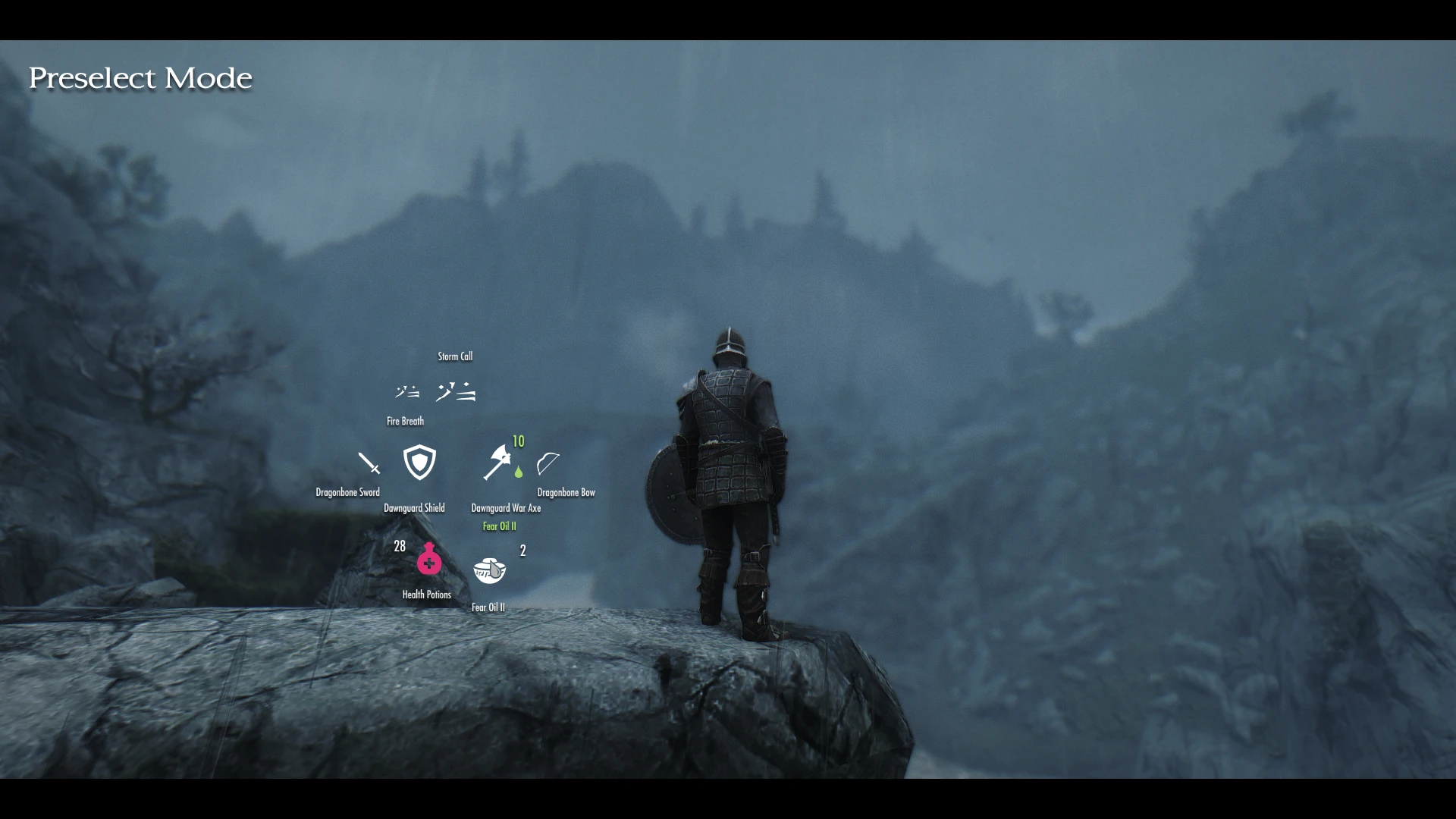Click the Dragonbone Bow text label

pyautogui.click(x=565, y=491)
